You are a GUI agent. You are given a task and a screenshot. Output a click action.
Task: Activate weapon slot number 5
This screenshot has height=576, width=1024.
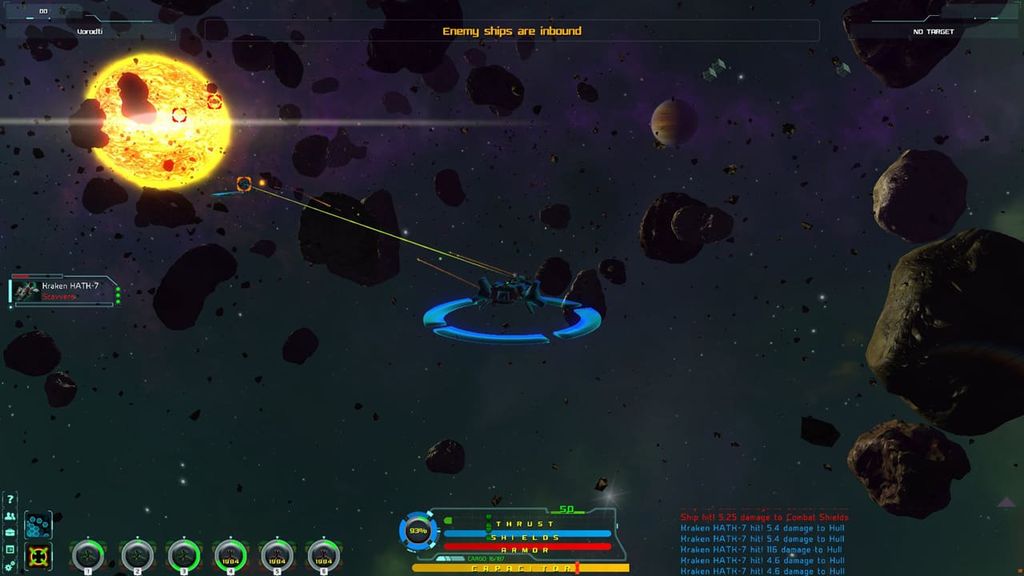click(x=277, y=555)
